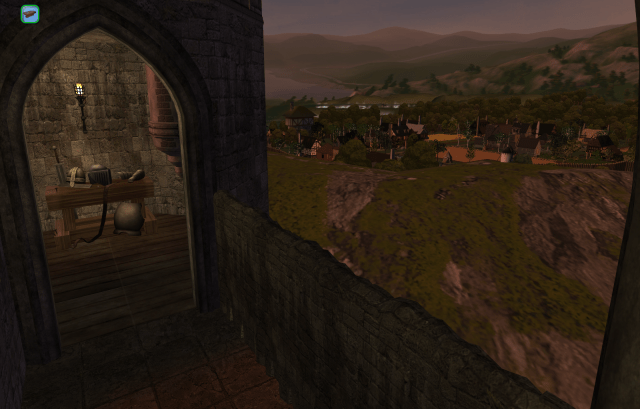Click the blue icon with the brown object
Screen dimensions: 640x409
click(x=30, y=14)
